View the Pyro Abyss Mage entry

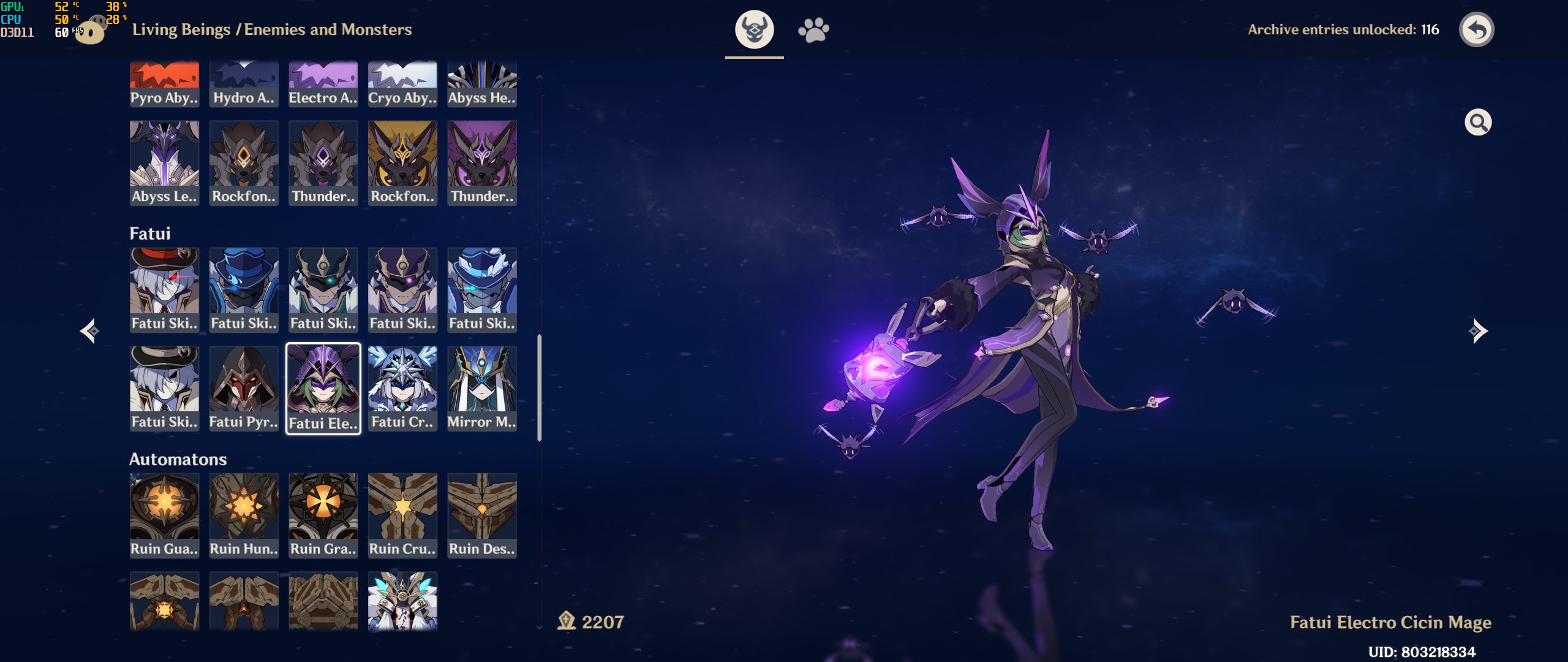pos(164,85)
